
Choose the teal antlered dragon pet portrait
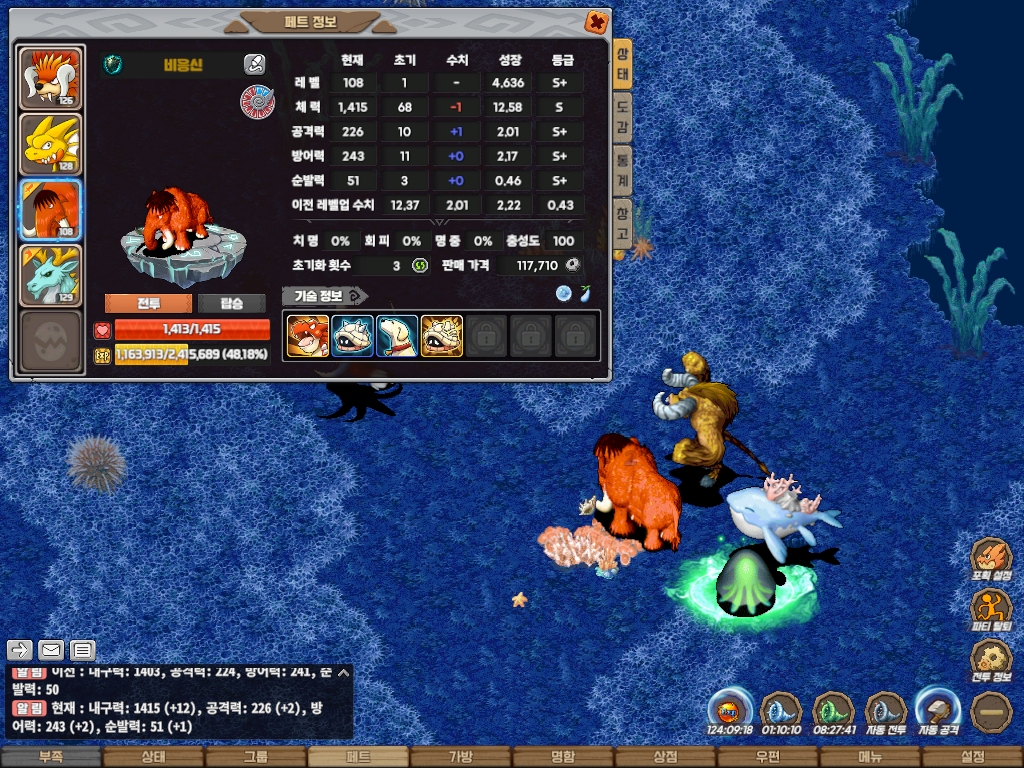coord(50,276)
